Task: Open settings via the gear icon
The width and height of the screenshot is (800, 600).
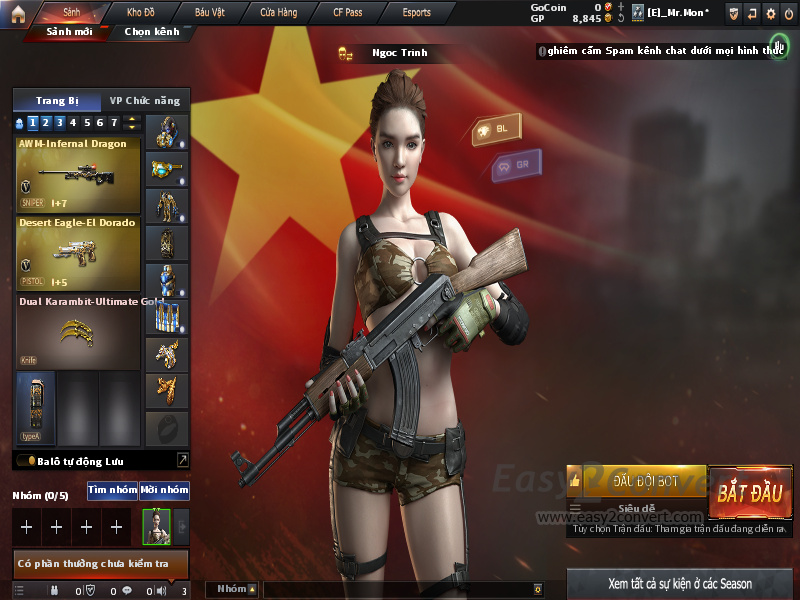Action: (770, 13)
